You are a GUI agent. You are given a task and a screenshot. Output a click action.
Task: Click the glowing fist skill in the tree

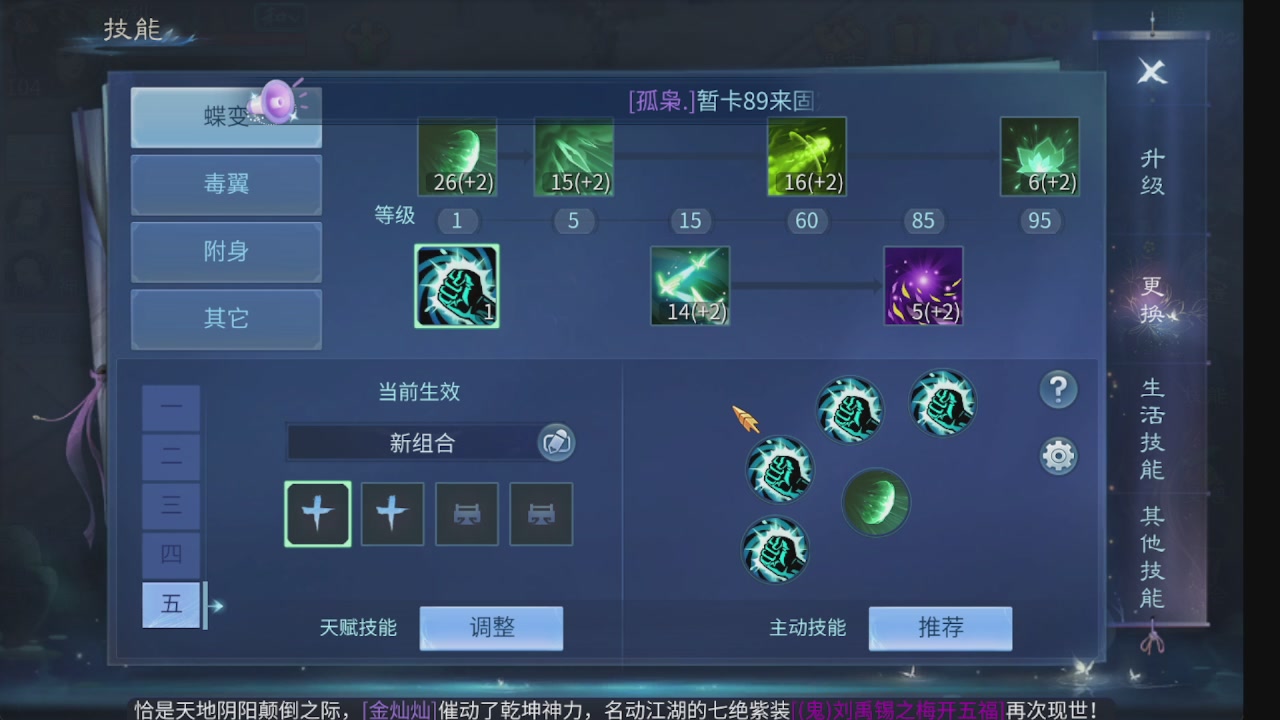(457, 287)
